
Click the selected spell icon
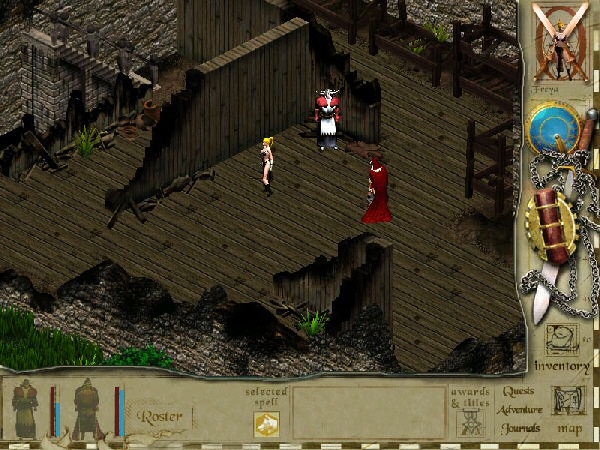tap(266, 424)
